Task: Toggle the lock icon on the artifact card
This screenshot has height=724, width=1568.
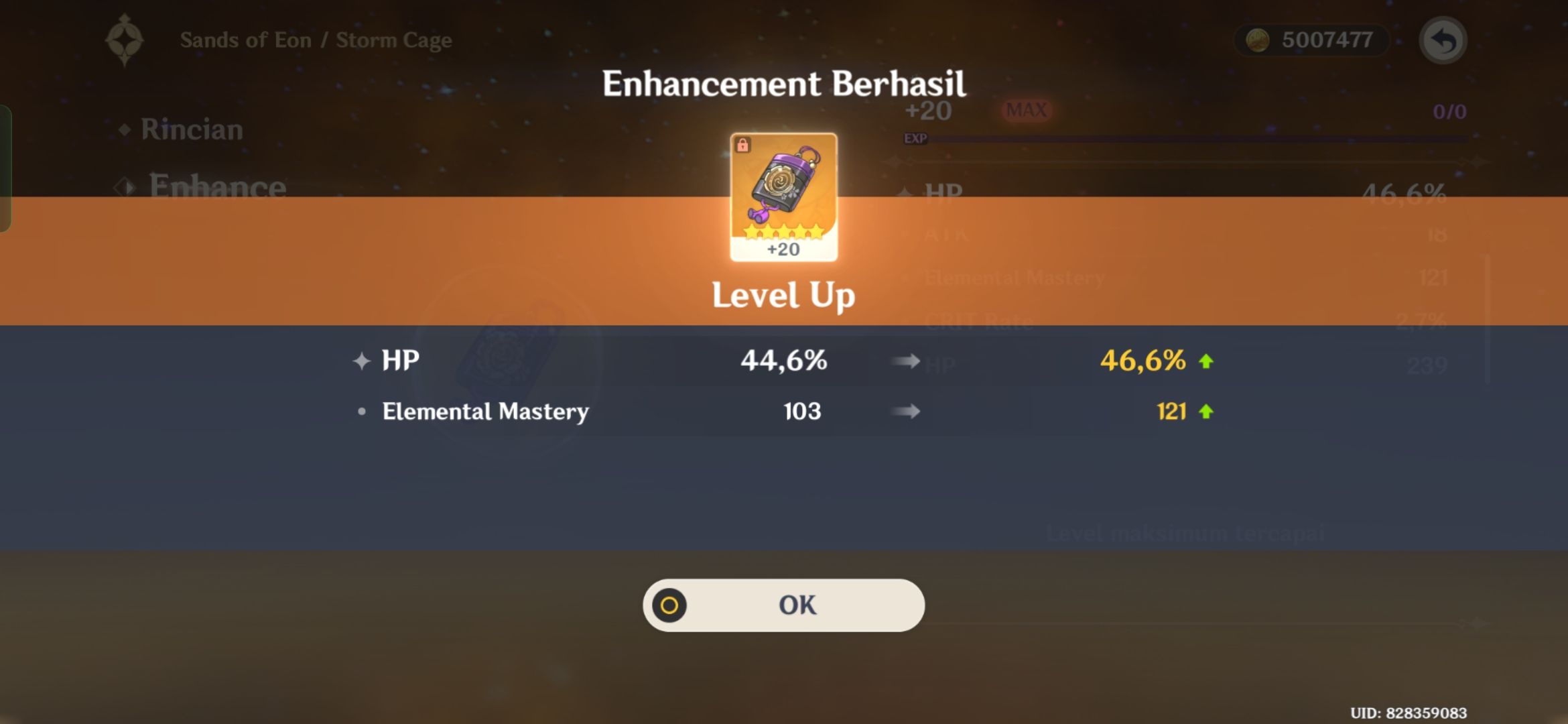Action: coord(744,143)
